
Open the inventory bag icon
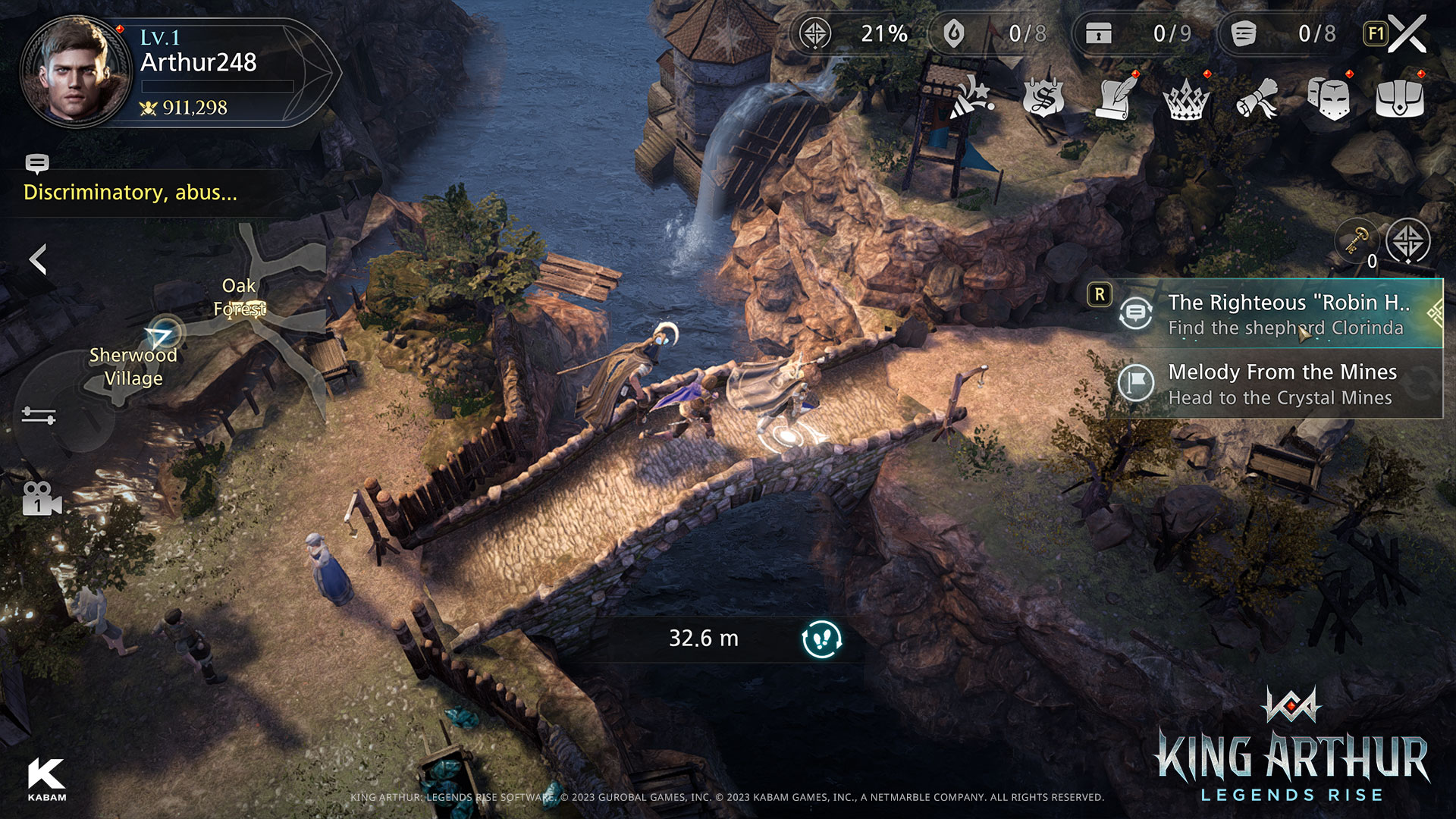point(1399,99)
